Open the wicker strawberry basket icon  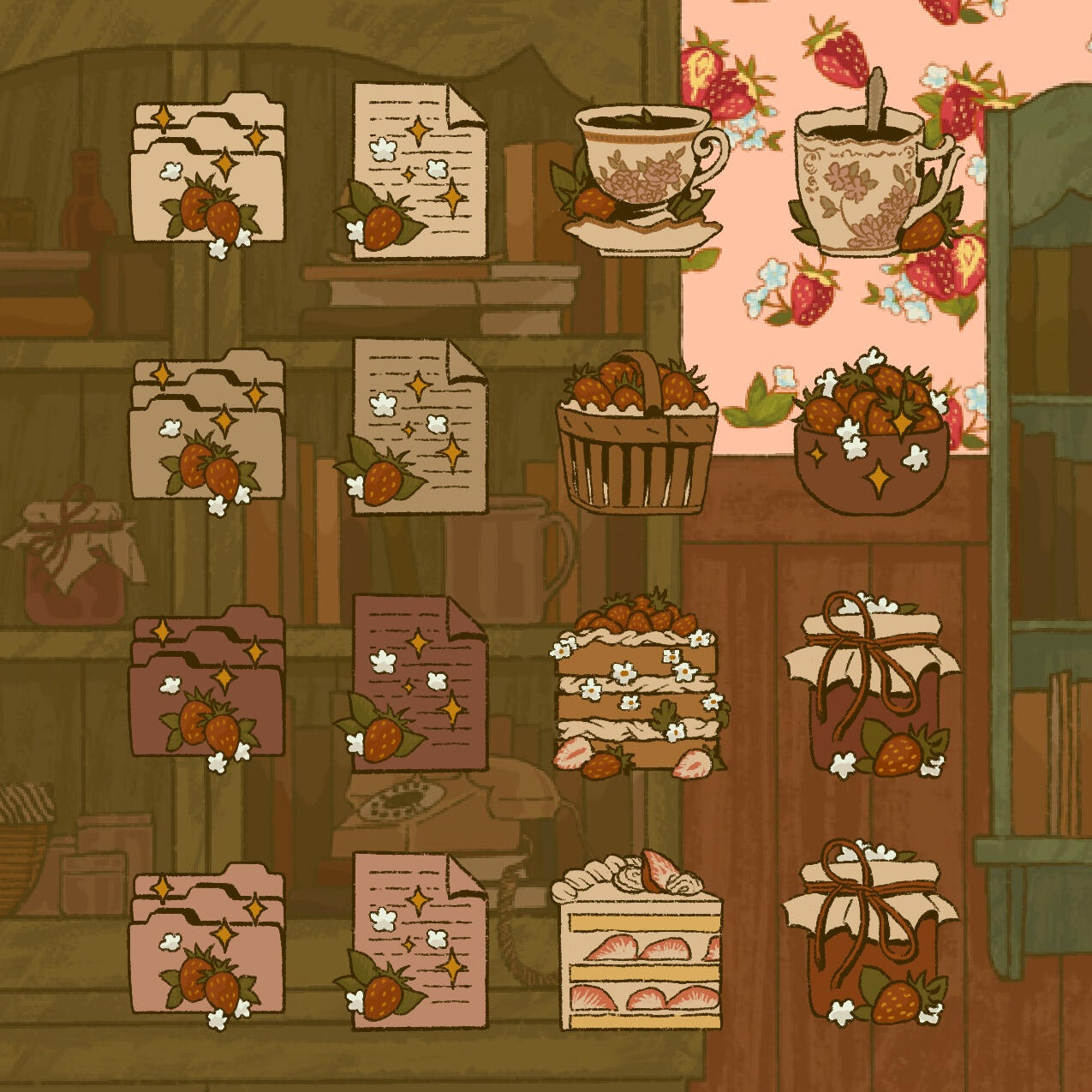(636, 436)
